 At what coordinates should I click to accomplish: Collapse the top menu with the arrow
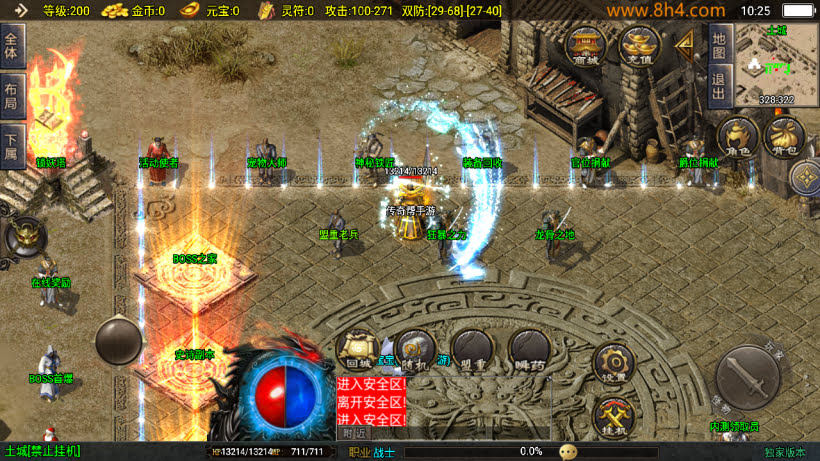click(686, 44)
